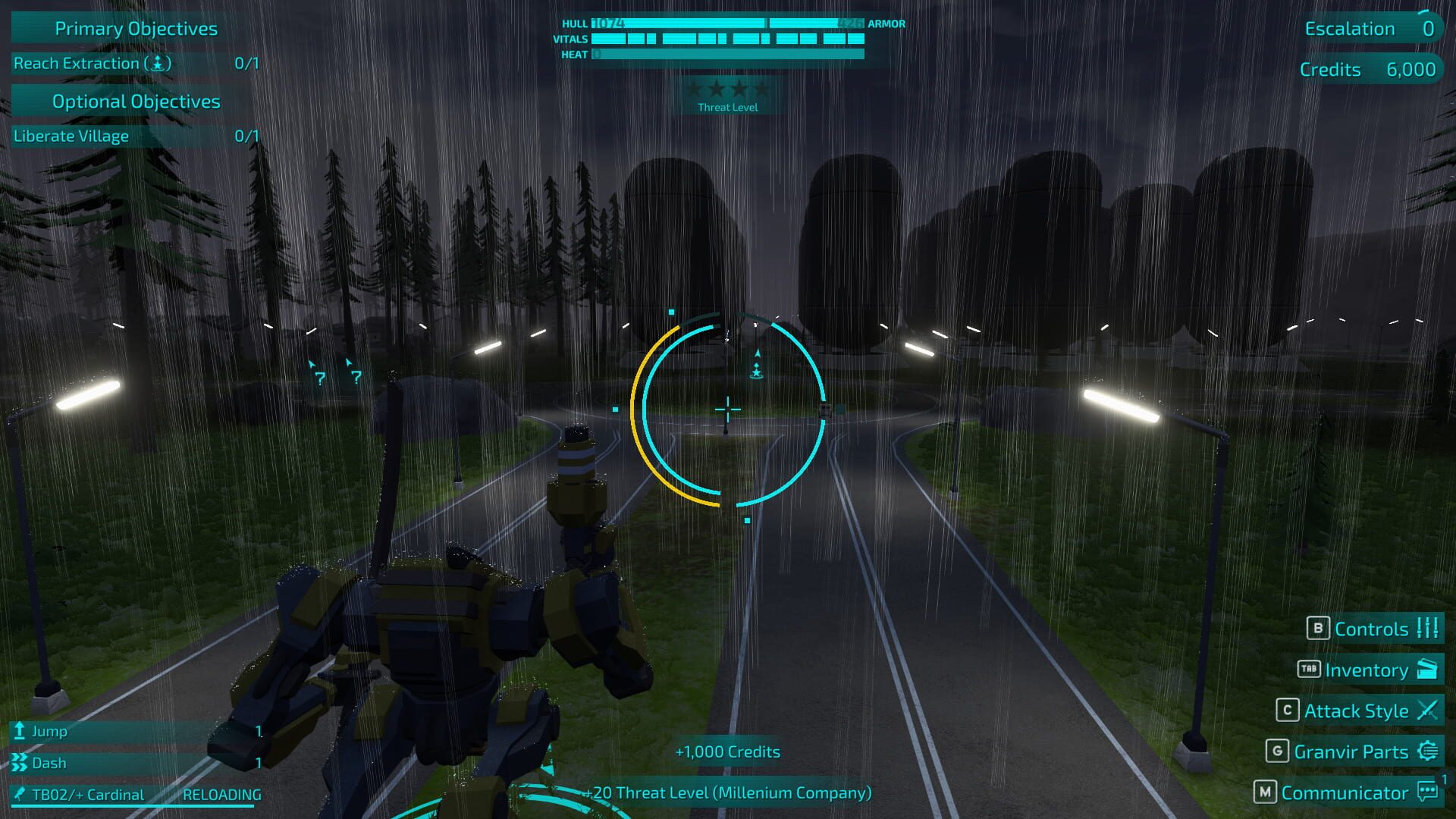The height and width of the screenshot is (819, 1456).
Task: Open the Inventory menu
Action: 1365,670
